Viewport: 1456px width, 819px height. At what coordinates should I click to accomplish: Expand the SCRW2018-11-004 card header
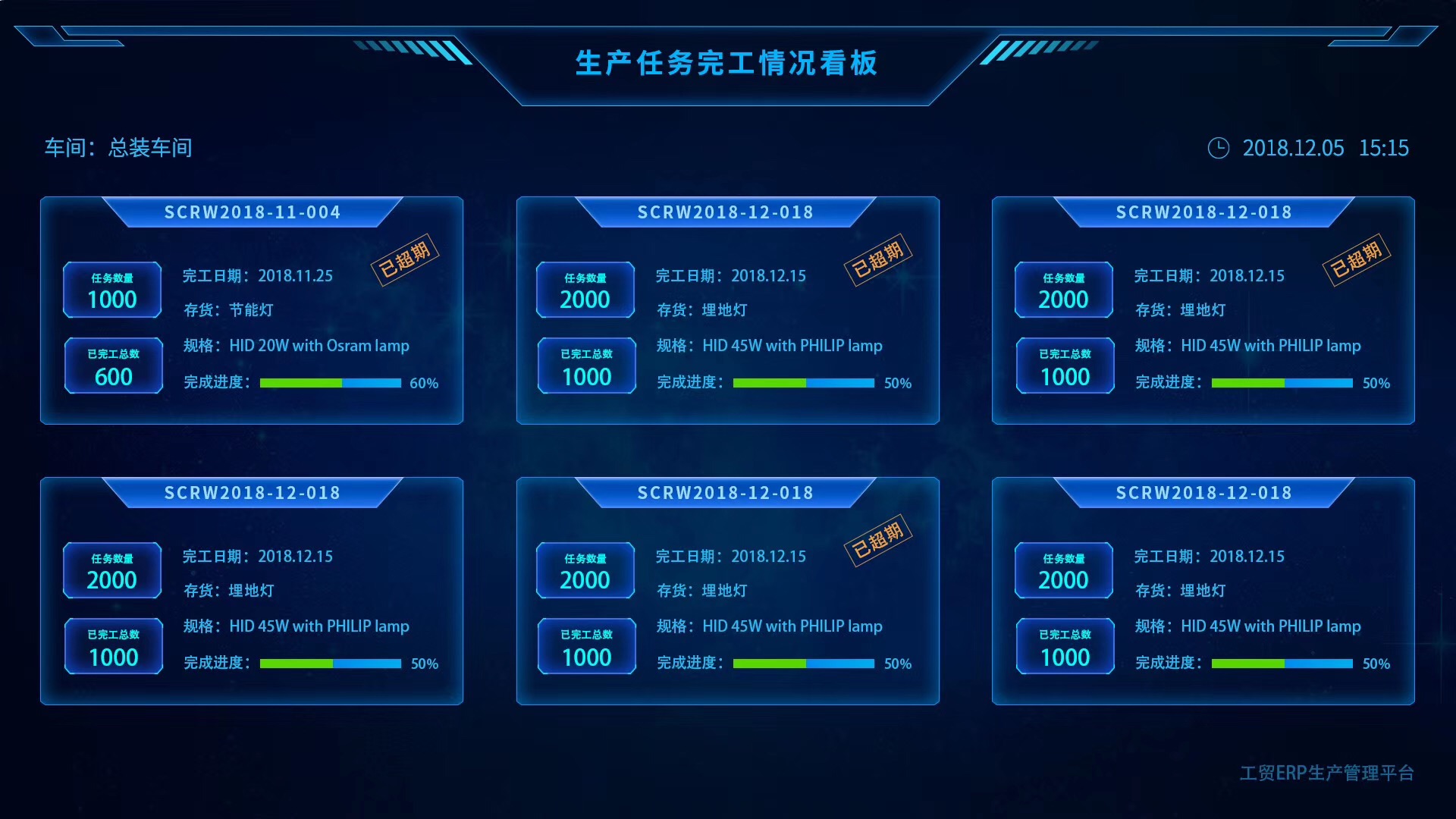coord(253,212)
